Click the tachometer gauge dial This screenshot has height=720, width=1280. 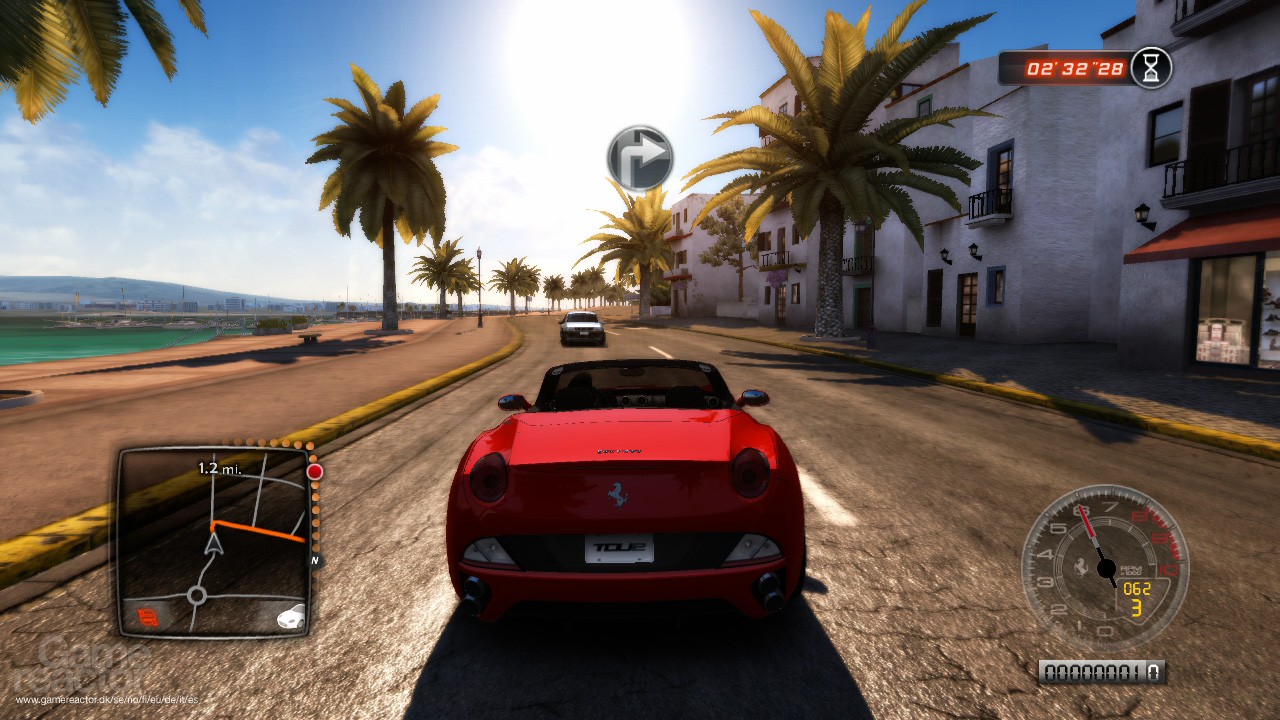tap(1104, 567)
